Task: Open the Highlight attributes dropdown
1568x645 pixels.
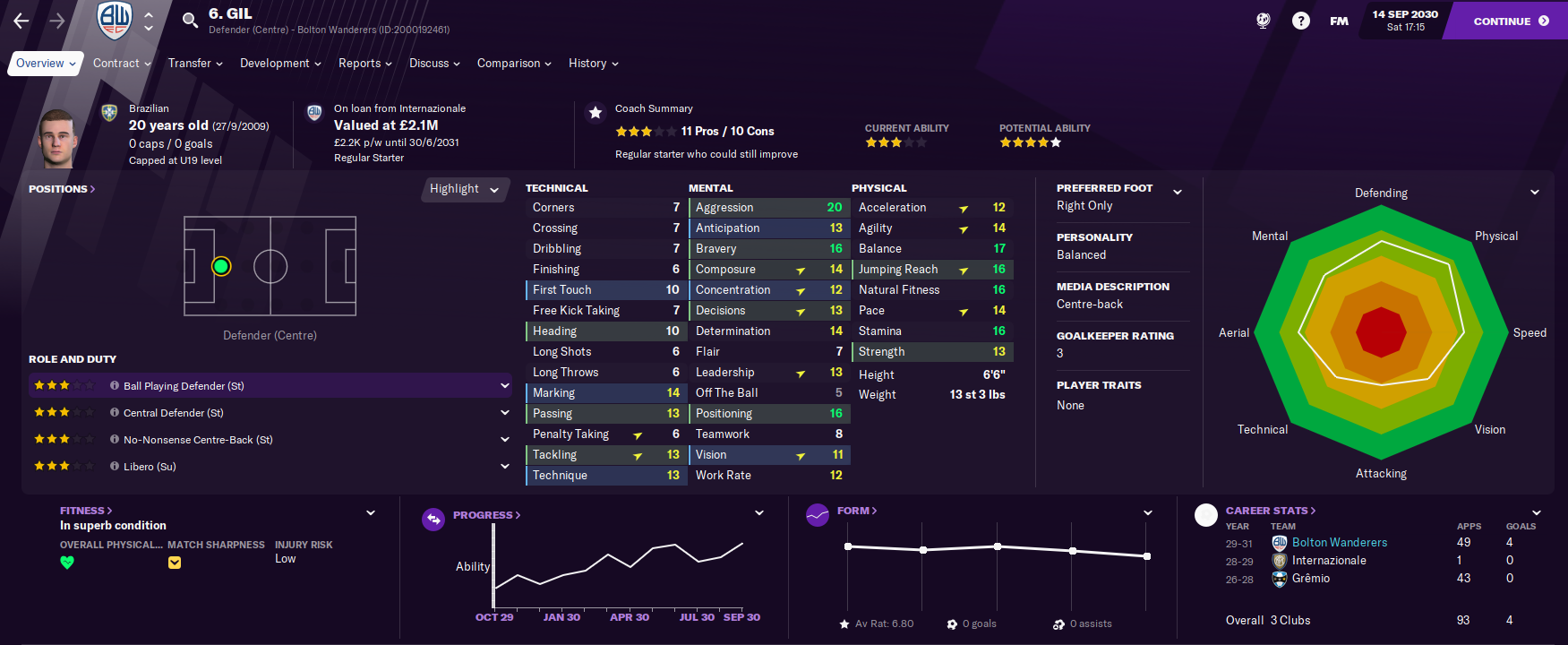Action: pos(464,189)
